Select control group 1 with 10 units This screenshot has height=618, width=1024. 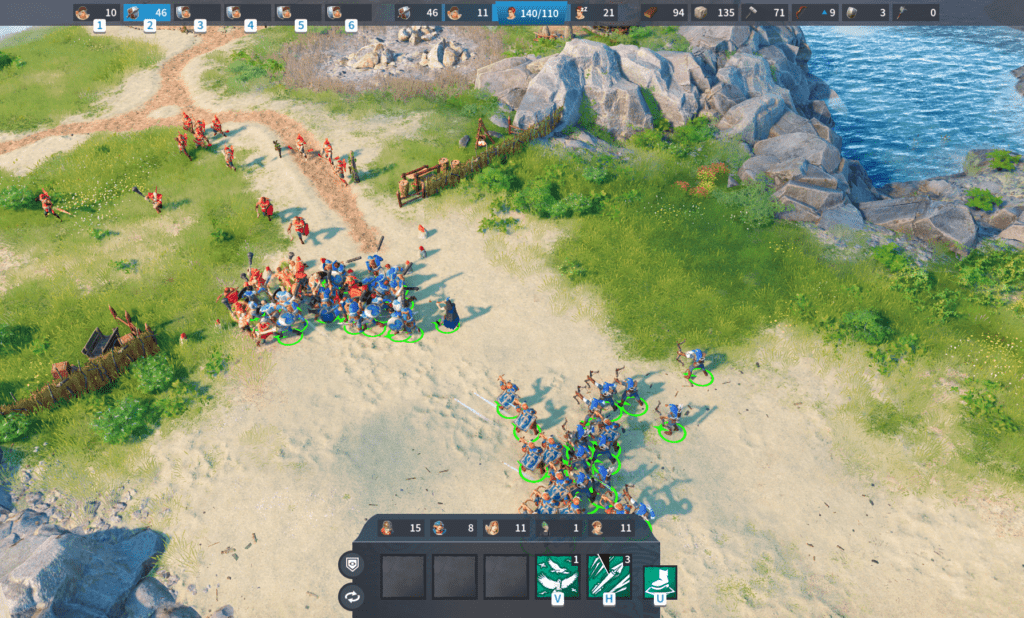tap(96, 13)
